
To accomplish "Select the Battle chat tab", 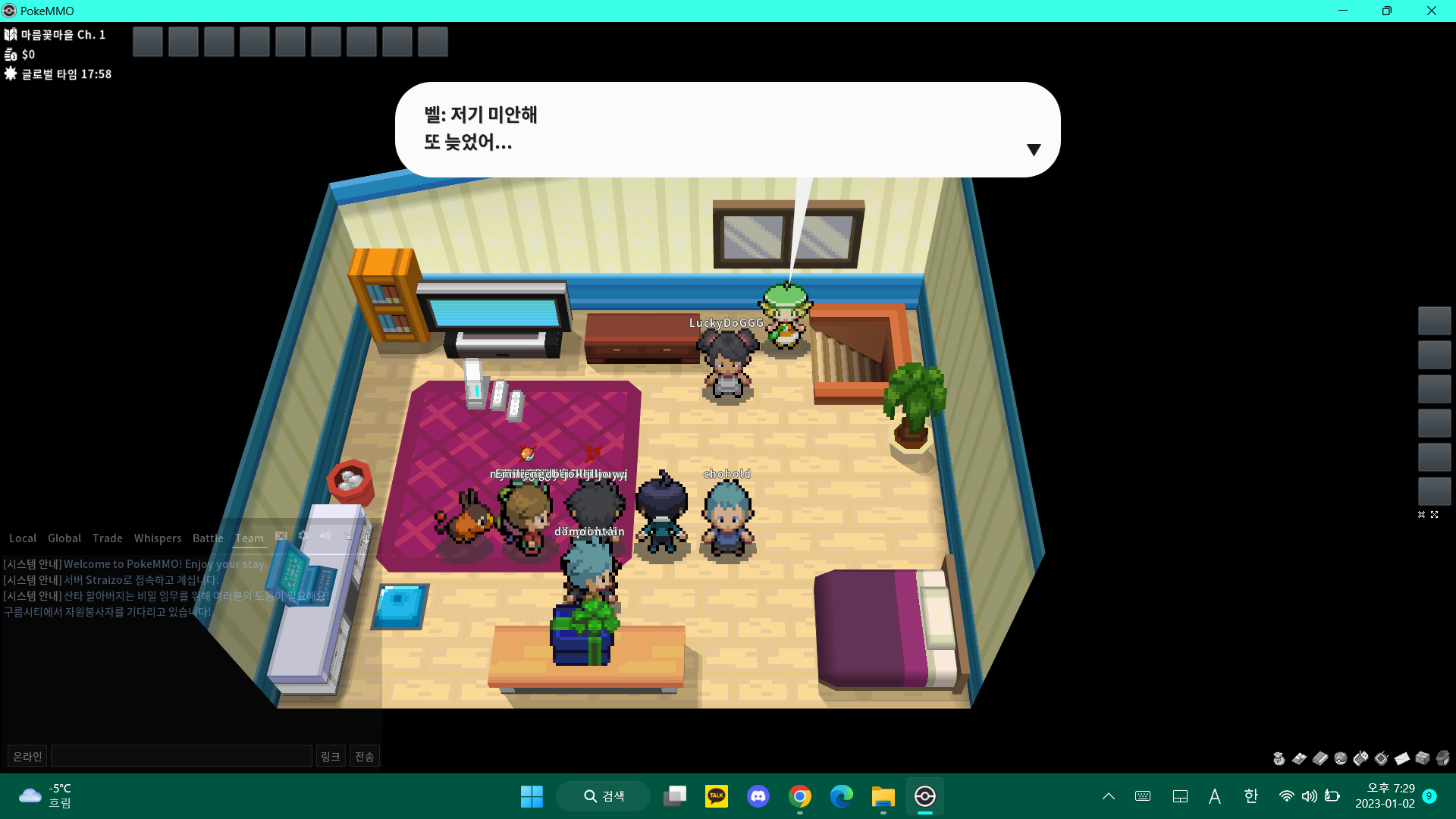I will pyautogui.click(x=208, y=538).
